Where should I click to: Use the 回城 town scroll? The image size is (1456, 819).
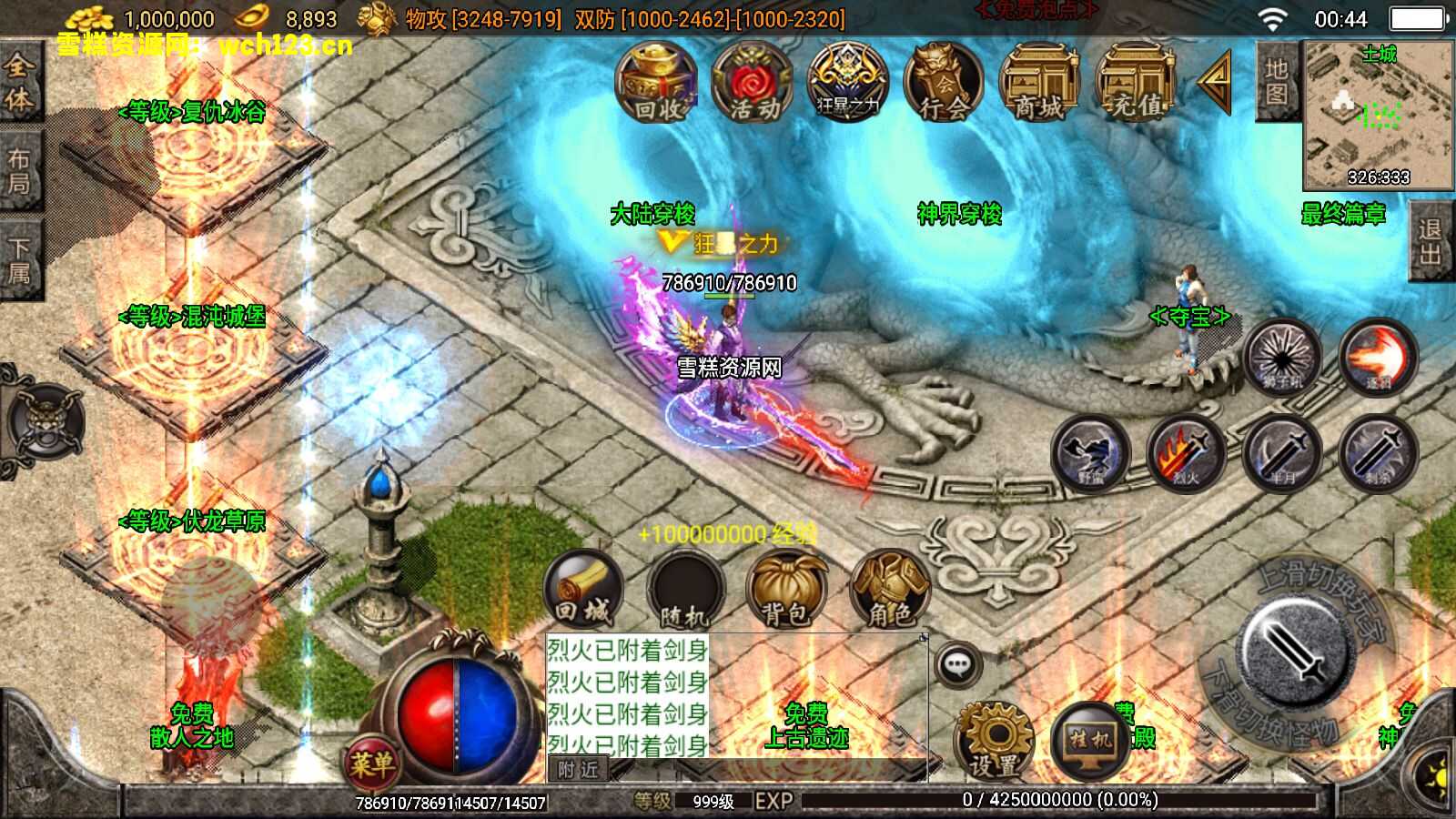click(x=583, y=590)
